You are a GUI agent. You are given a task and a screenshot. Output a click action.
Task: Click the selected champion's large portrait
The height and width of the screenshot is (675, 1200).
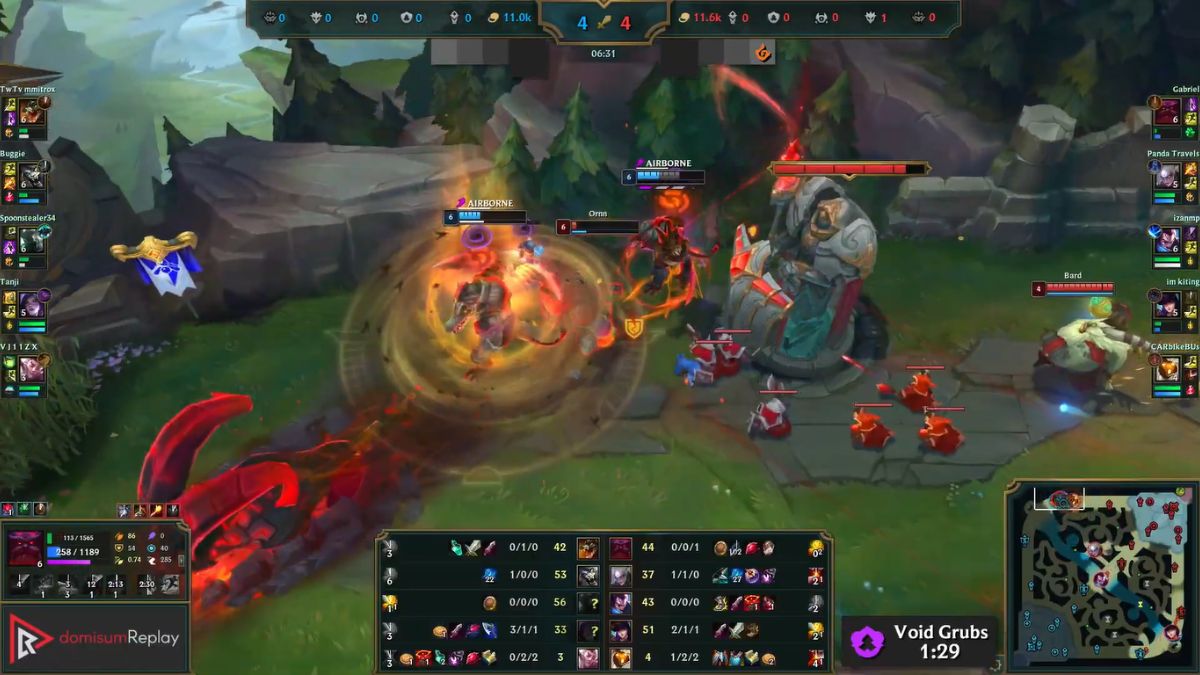(x=25, y=550)
